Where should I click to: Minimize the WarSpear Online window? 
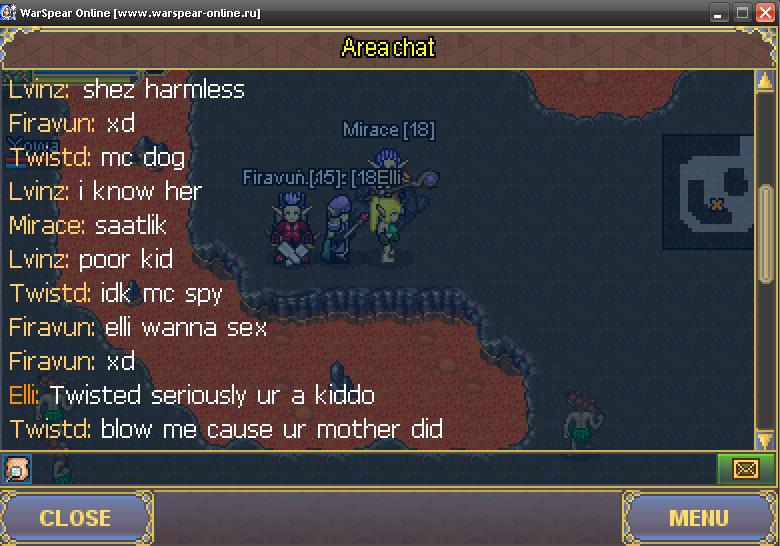[x=720, y=13]
